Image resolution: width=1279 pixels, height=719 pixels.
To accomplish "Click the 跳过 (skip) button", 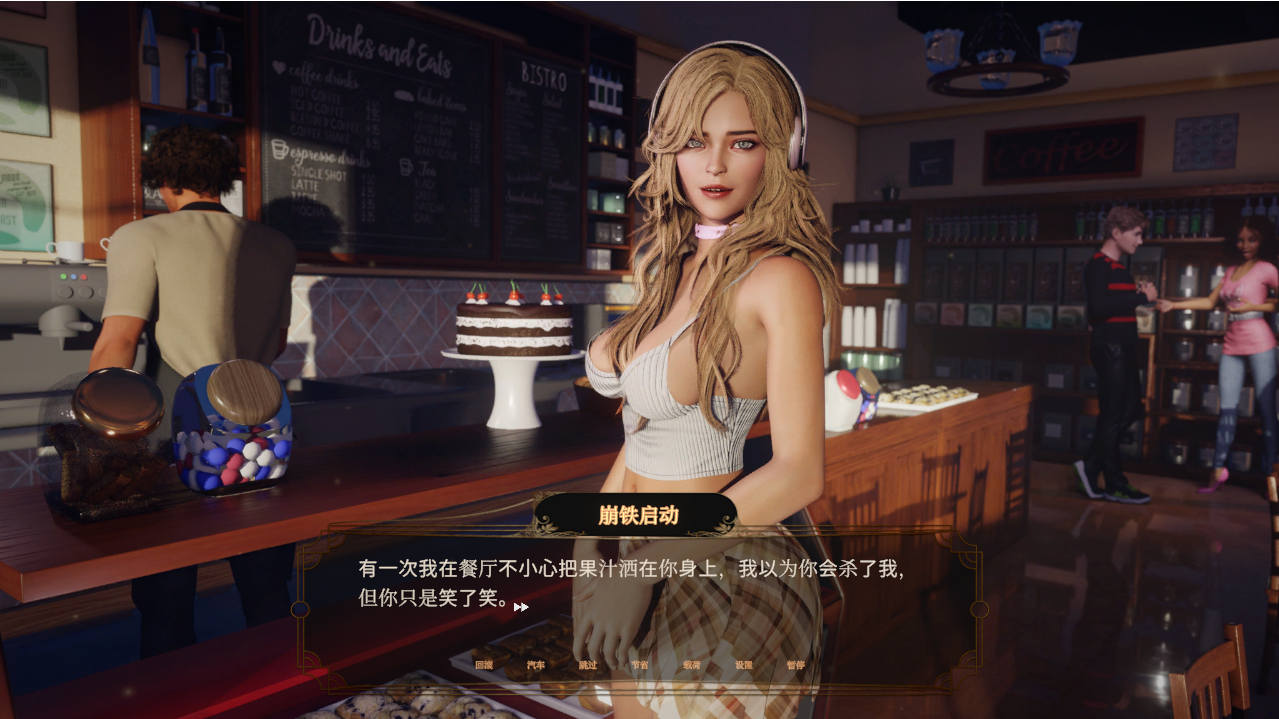I will click(x=588, y=665).
